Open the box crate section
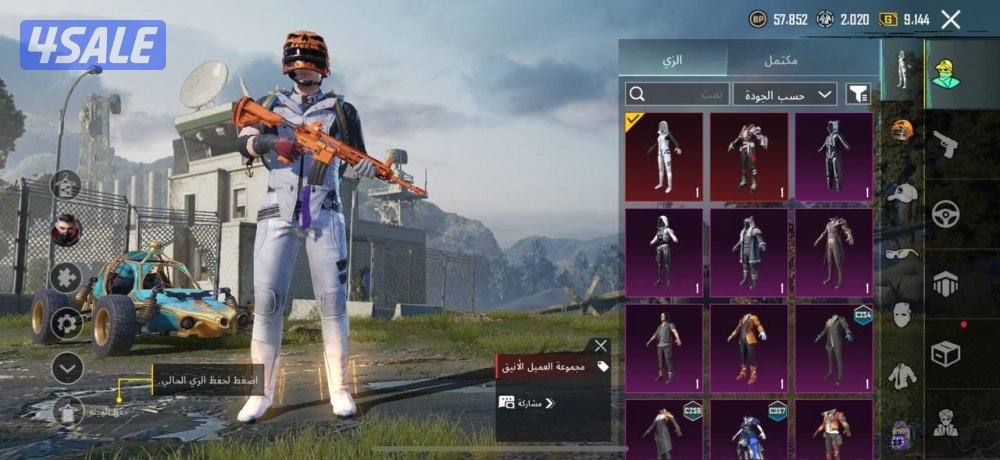This screenshot has width=1000, height=460. pos(946,353)
